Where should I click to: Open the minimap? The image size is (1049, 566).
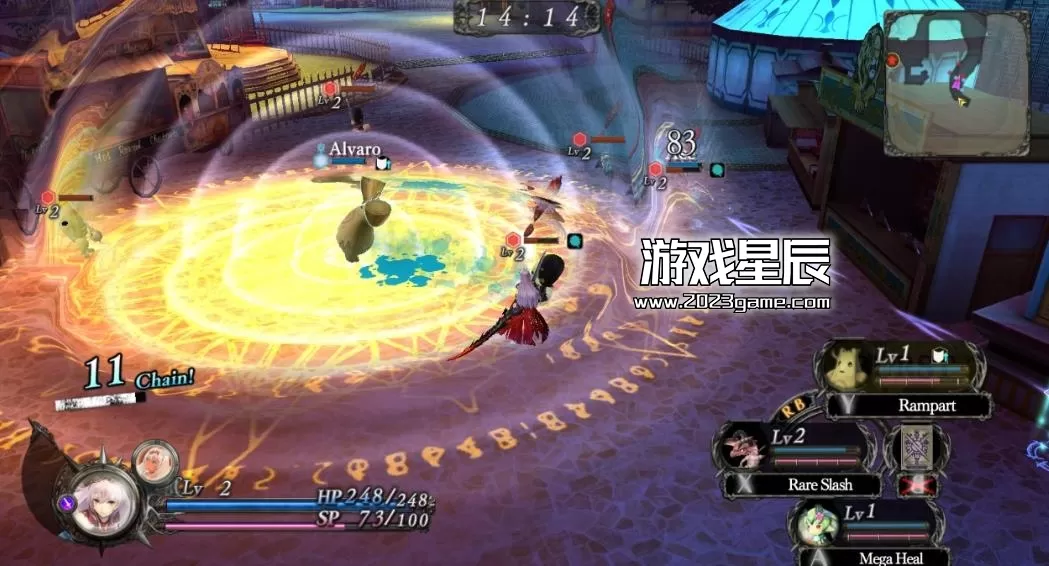[x=956, y=83]
